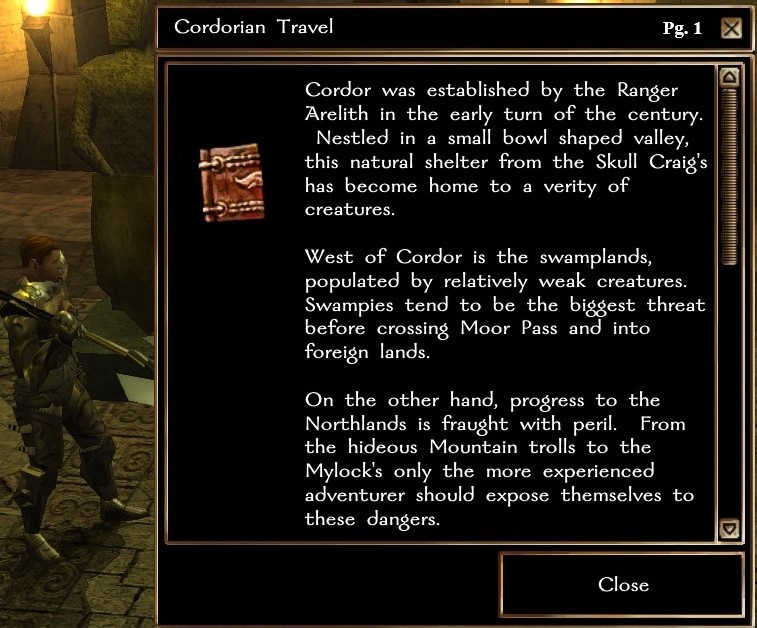This screenshot has height=628, width=757.
Task: Click the scrollbar's down arrow button
Action: point(729,529)
